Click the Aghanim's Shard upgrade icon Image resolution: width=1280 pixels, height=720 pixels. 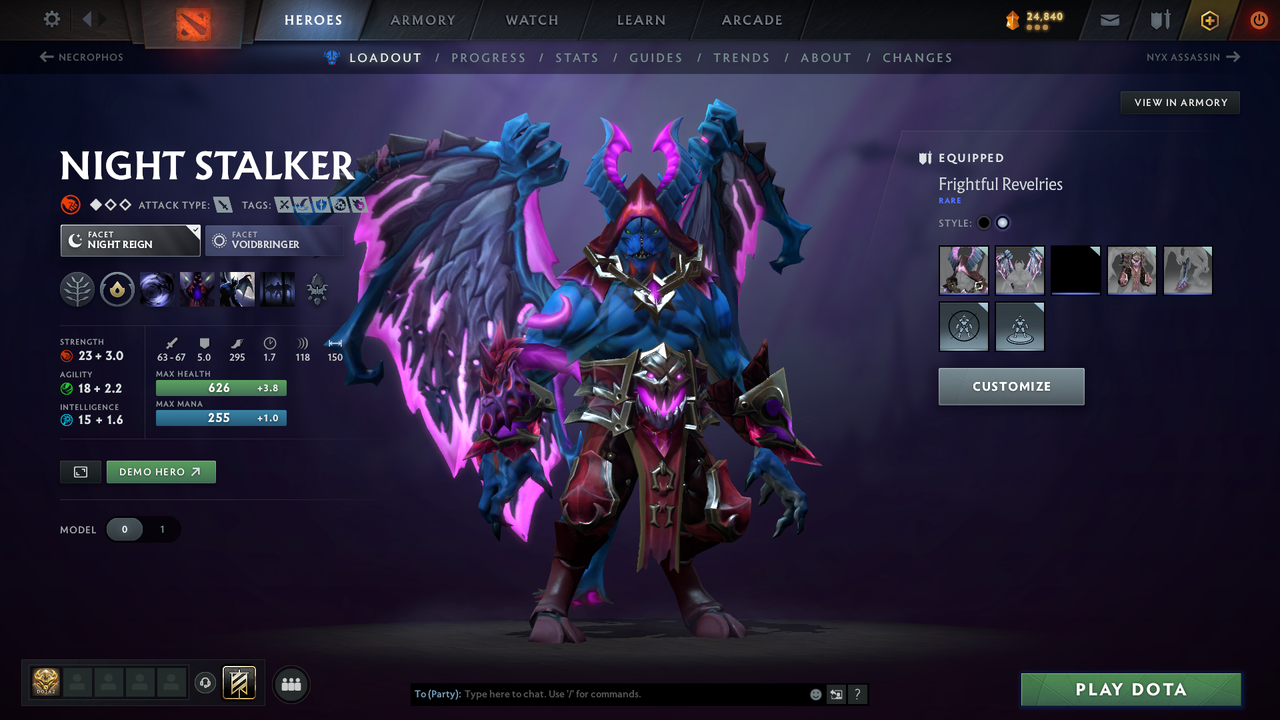(317, 289)
